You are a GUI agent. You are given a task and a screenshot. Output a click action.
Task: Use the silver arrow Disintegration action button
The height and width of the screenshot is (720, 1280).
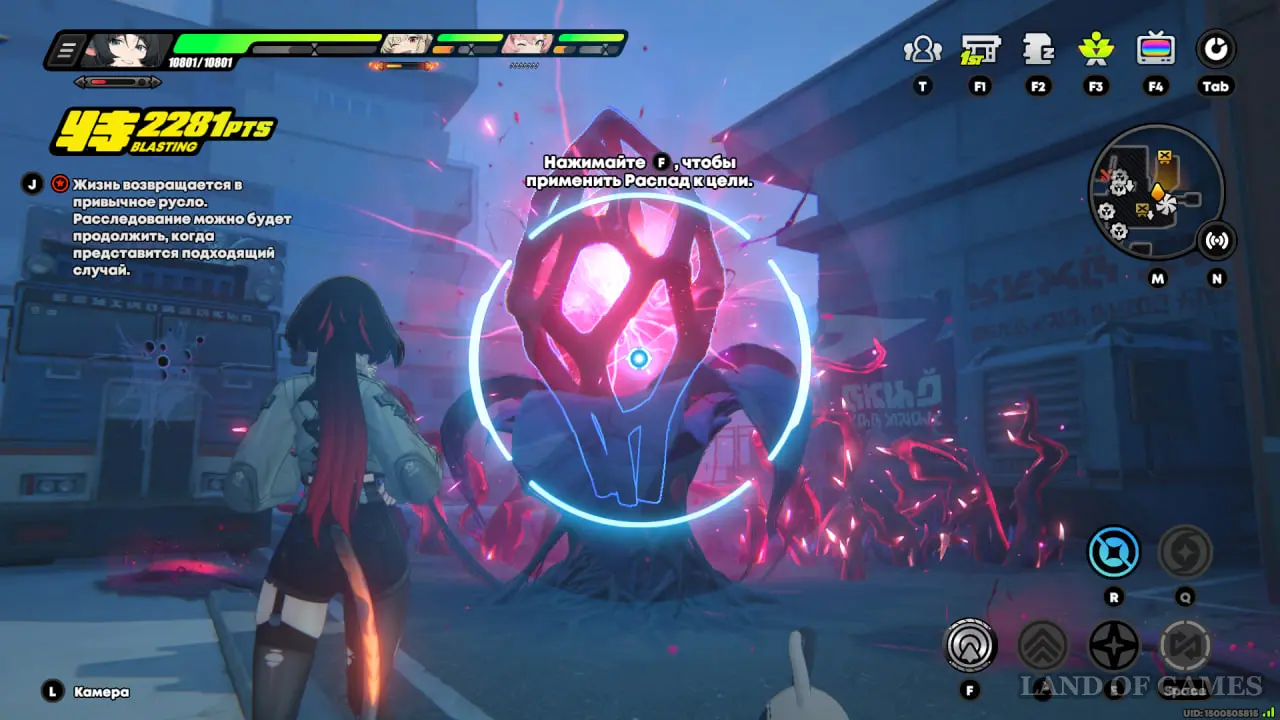coord(970,646)
